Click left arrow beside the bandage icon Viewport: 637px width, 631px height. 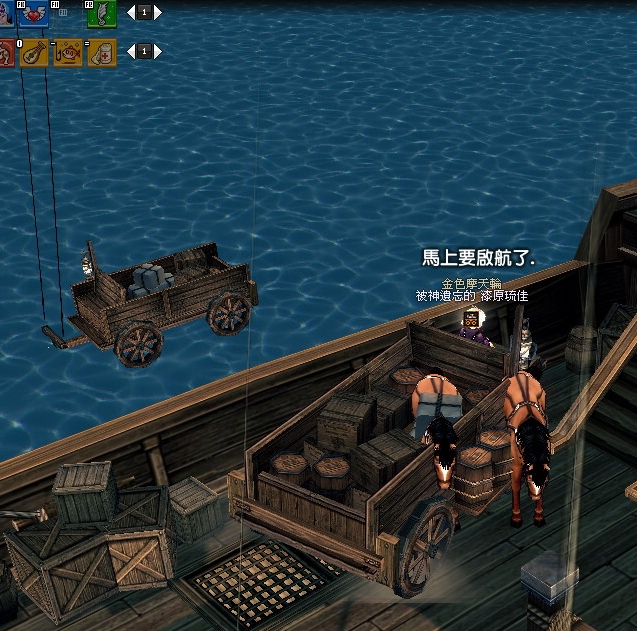pos(129,51)
